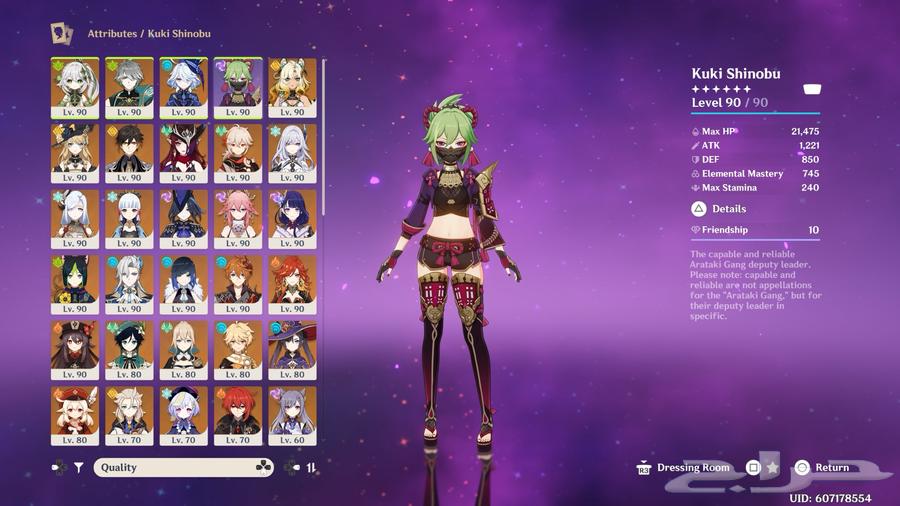Switch to Furina in the character list
The height and width of the screenshot is (506, 900).
(x=183, y=87)
